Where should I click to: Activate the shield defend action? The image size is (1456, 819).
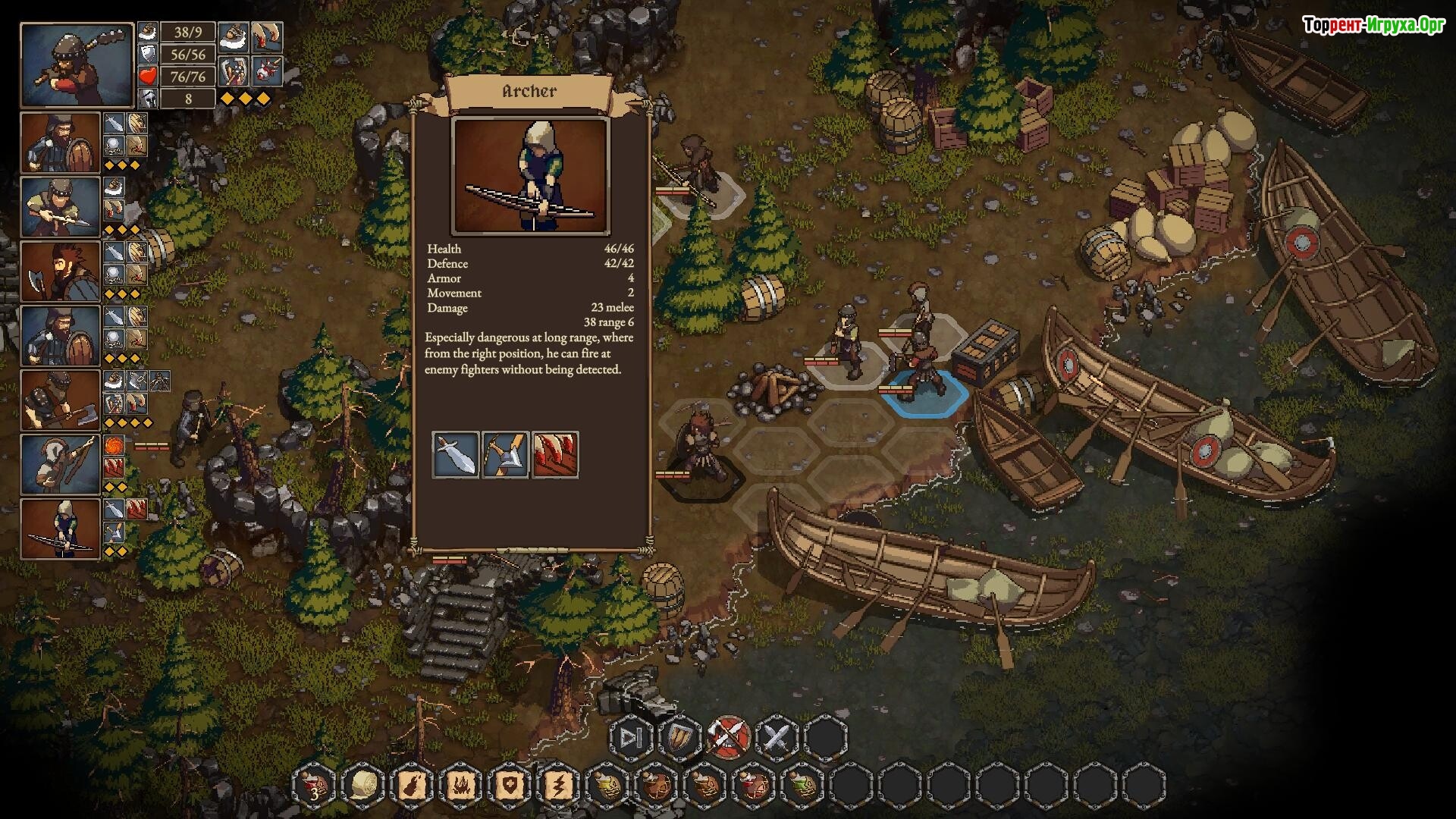(680, 737)
